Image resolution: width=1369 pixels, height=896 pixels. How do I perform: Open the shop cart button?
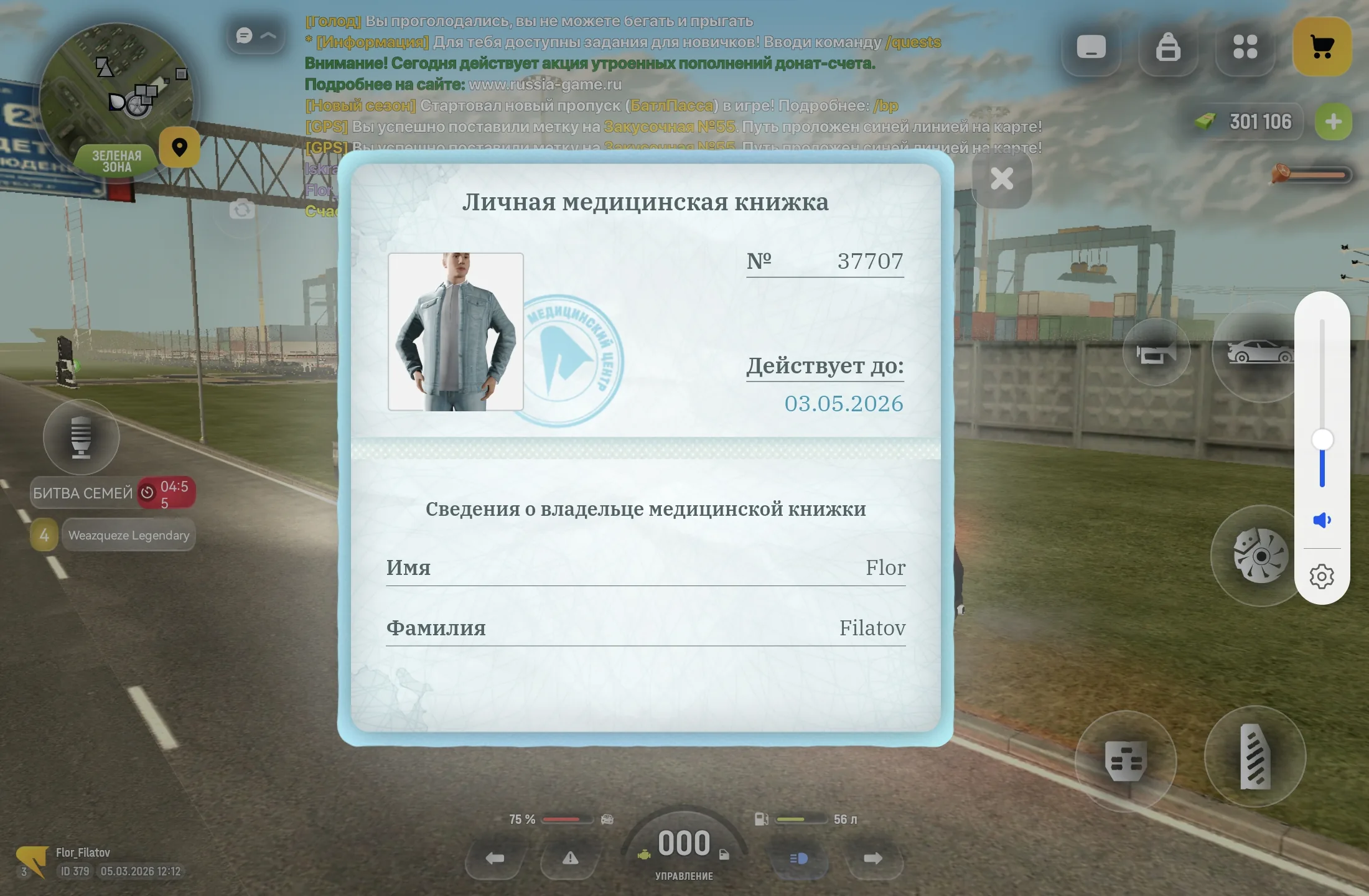[1322, 47]
